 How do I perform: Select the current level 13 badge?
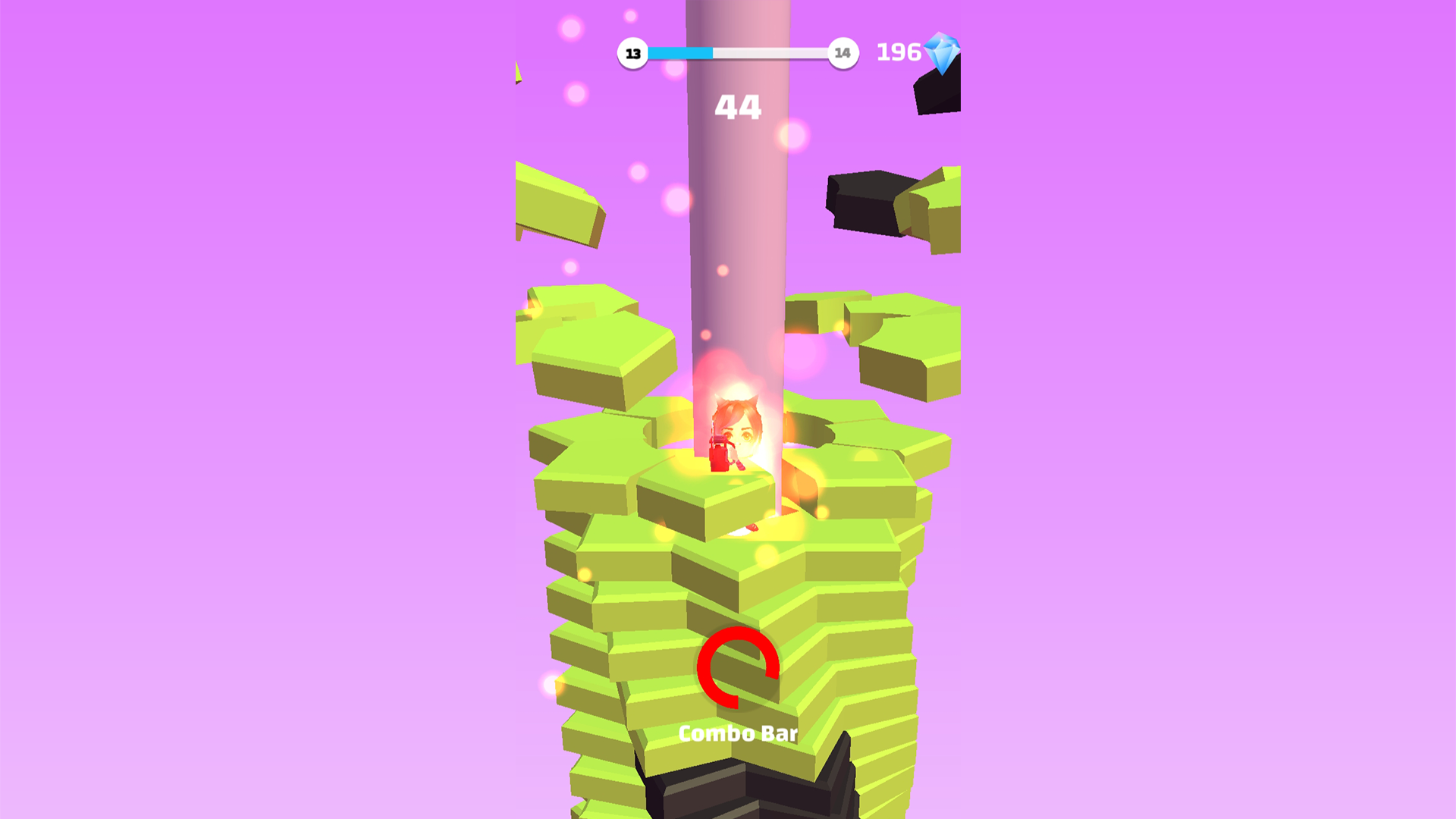coord(632,53)
